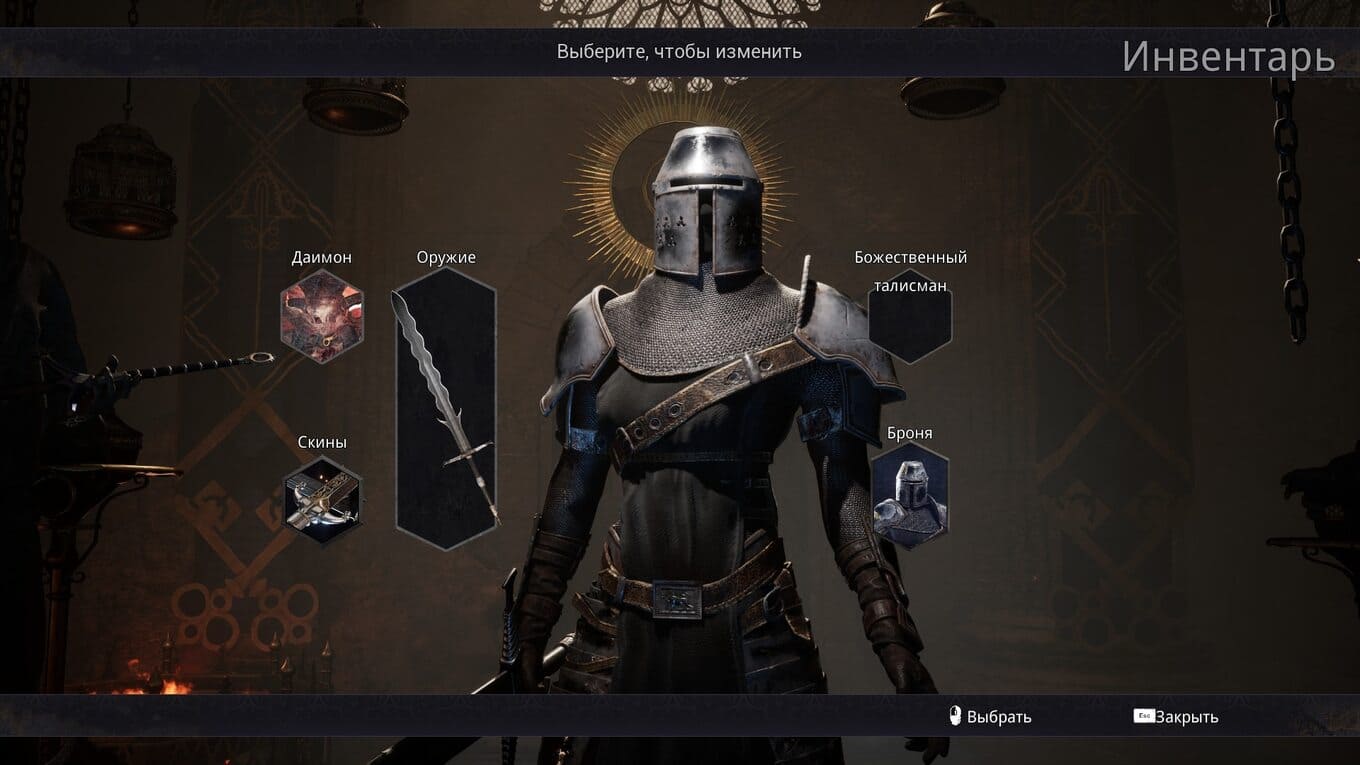Choose the empty Божественный талисман slot
Screen dimensions: 1360x765
[910, 318]
